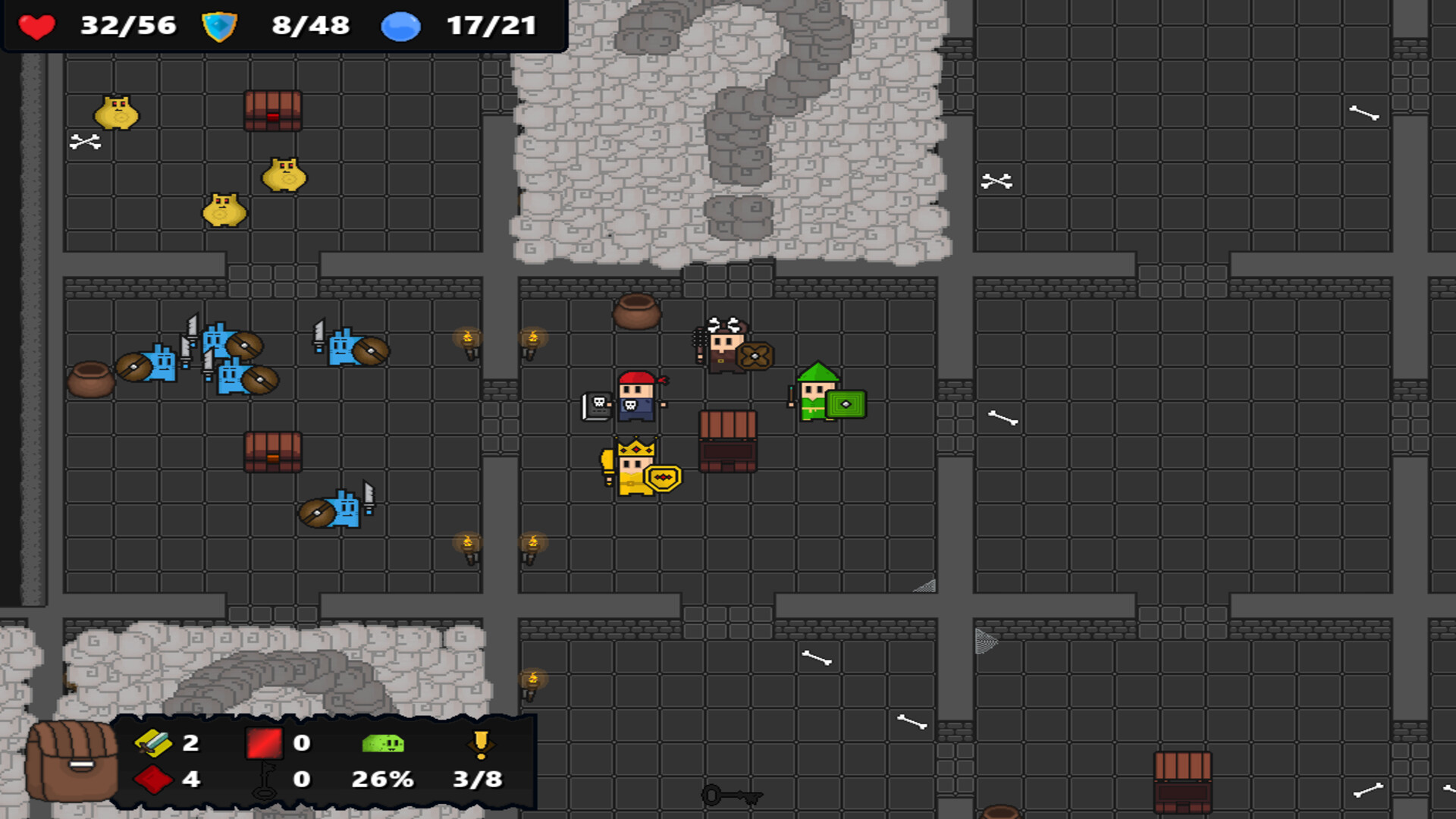Click the heart icon showing 32/56 health
Screen dimensions: 1456x819
coord(36,27)
